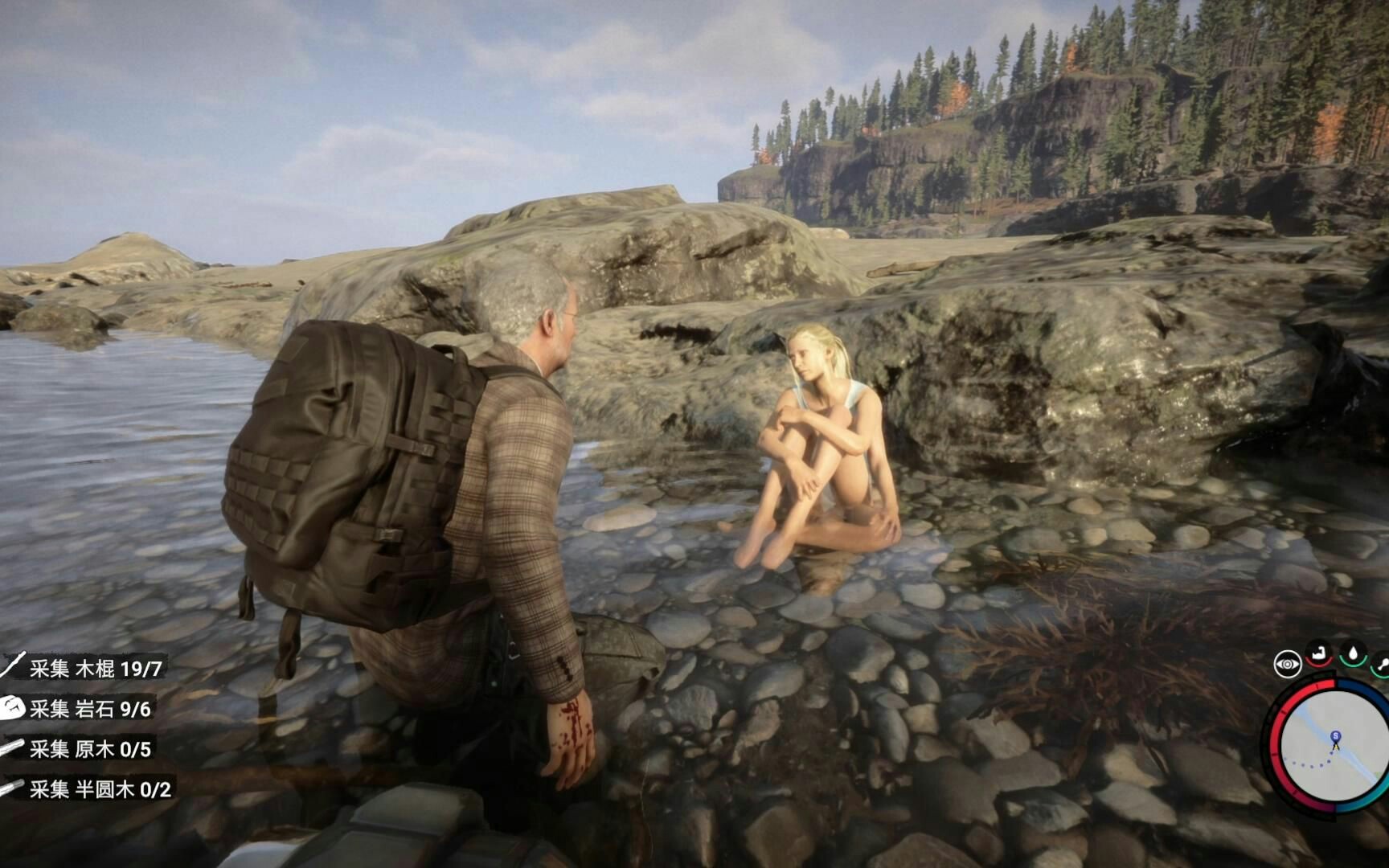Choose the 采集 原木 0/5 objective
The width and height of the screenshot is (1389, 868).
pyautogui.click(x=89, y=749)
